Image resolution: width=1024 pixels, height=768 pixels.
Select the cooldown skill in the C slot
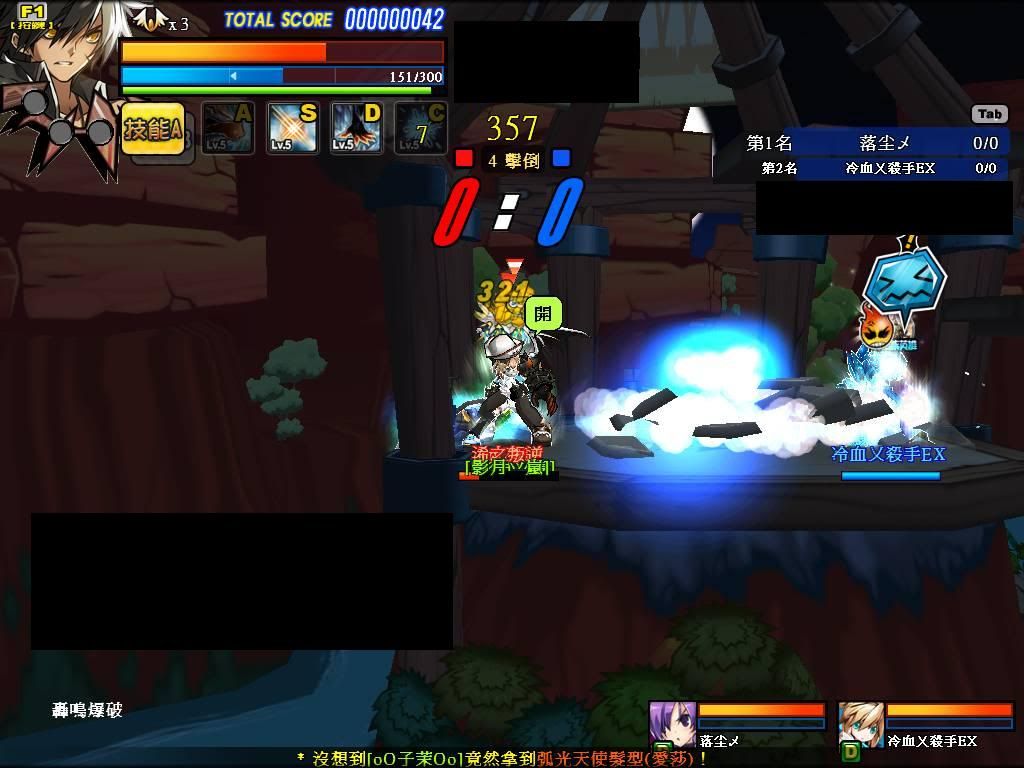pos(420,129)
